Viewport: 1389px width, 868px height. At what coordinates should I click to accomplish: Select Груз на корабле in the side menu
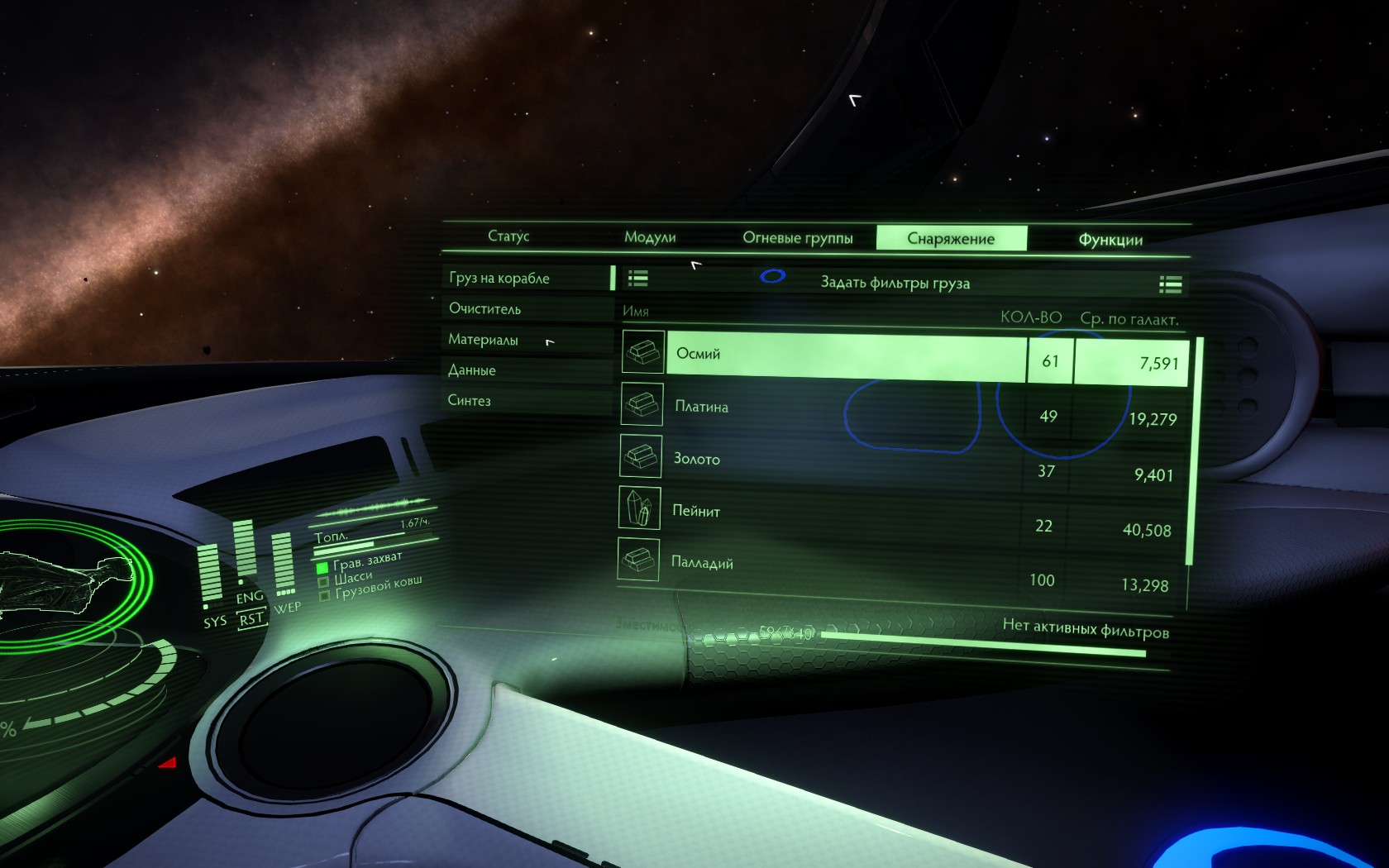point(499,278)
